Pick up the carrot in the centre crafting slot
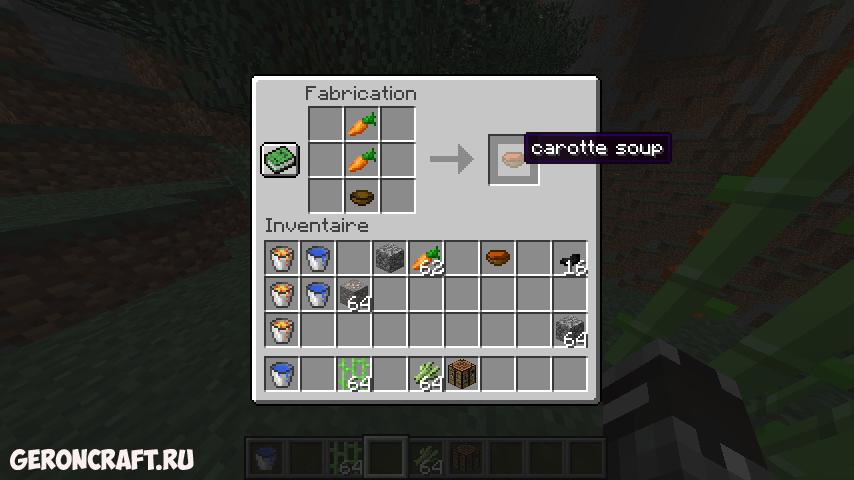Viewport: 854px width, 480px height. [x=362, y=160]
